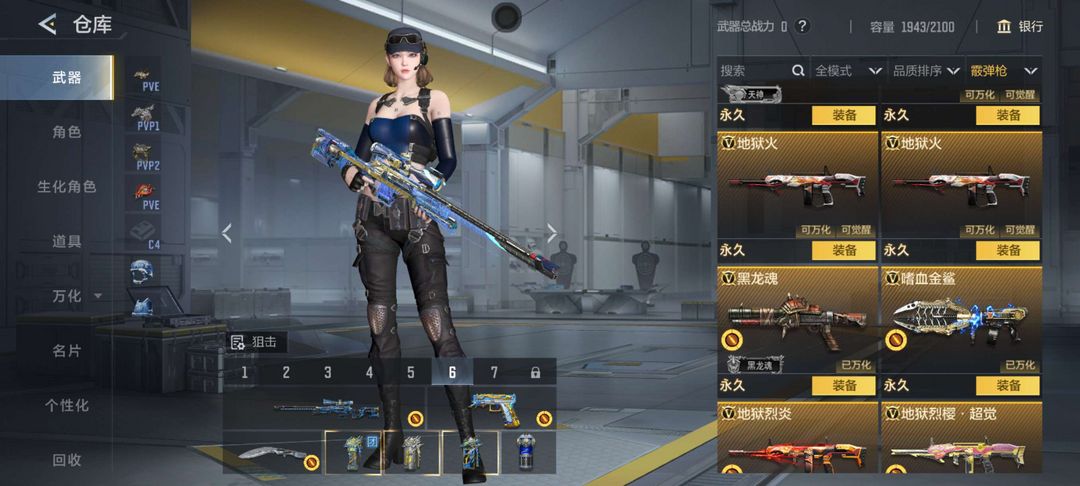Select the 道具 tab
1080x486 pixels.
[66, 241]
